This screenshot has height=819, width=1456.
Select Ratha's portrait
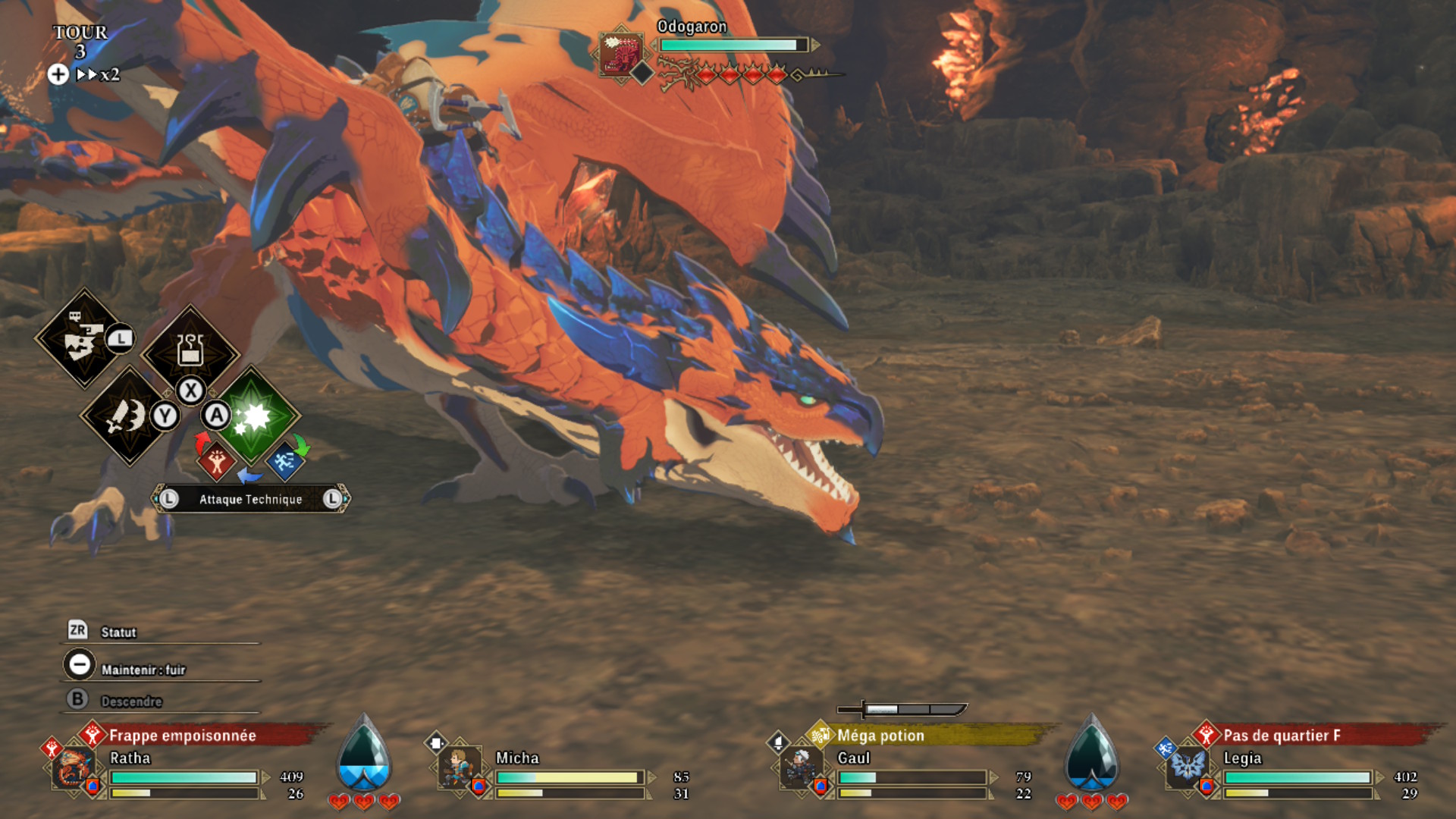[x=74, y=767]
